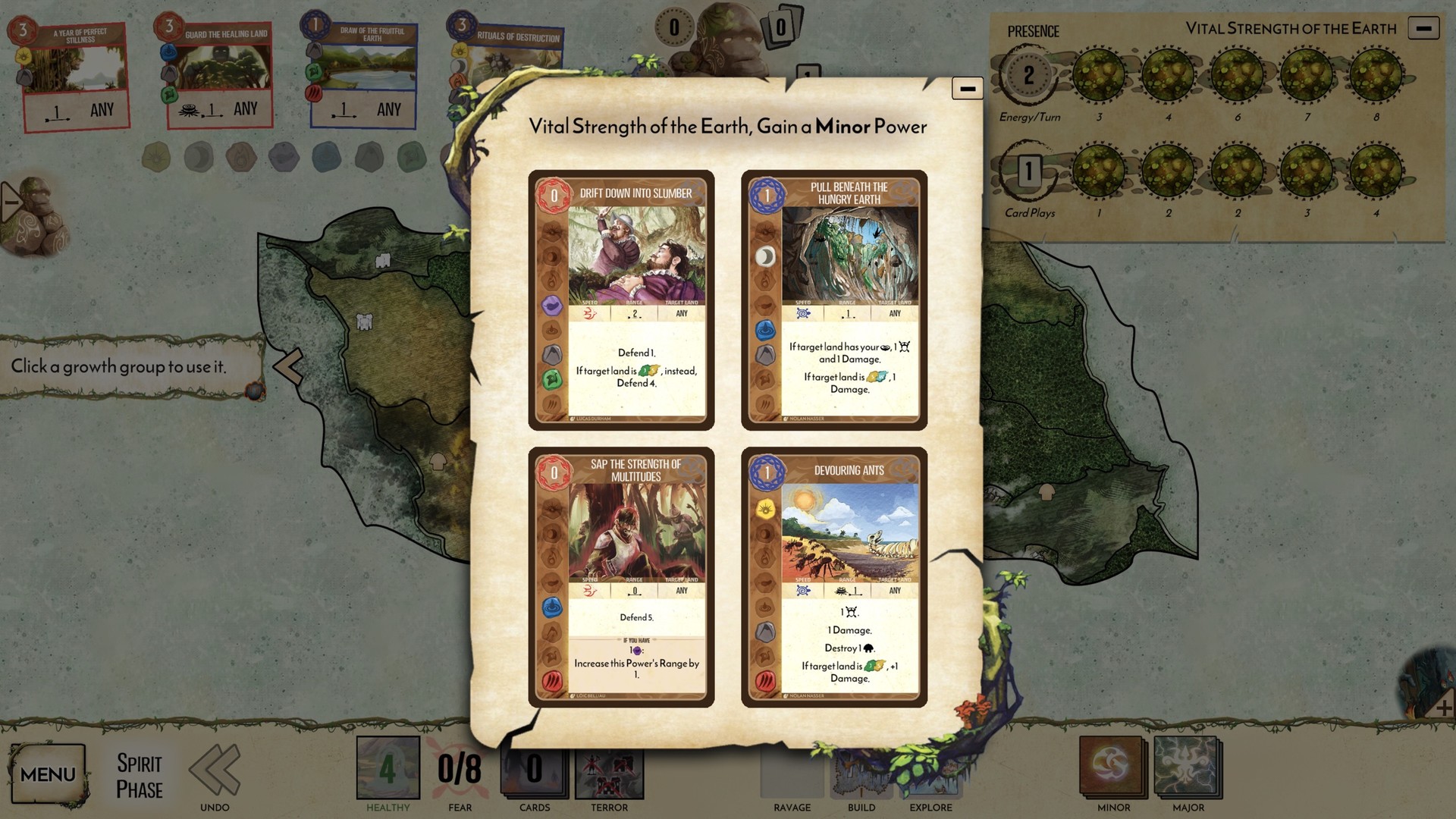Click the Spirit Phase indicator
1456x819 pixels.
[139, 773]
